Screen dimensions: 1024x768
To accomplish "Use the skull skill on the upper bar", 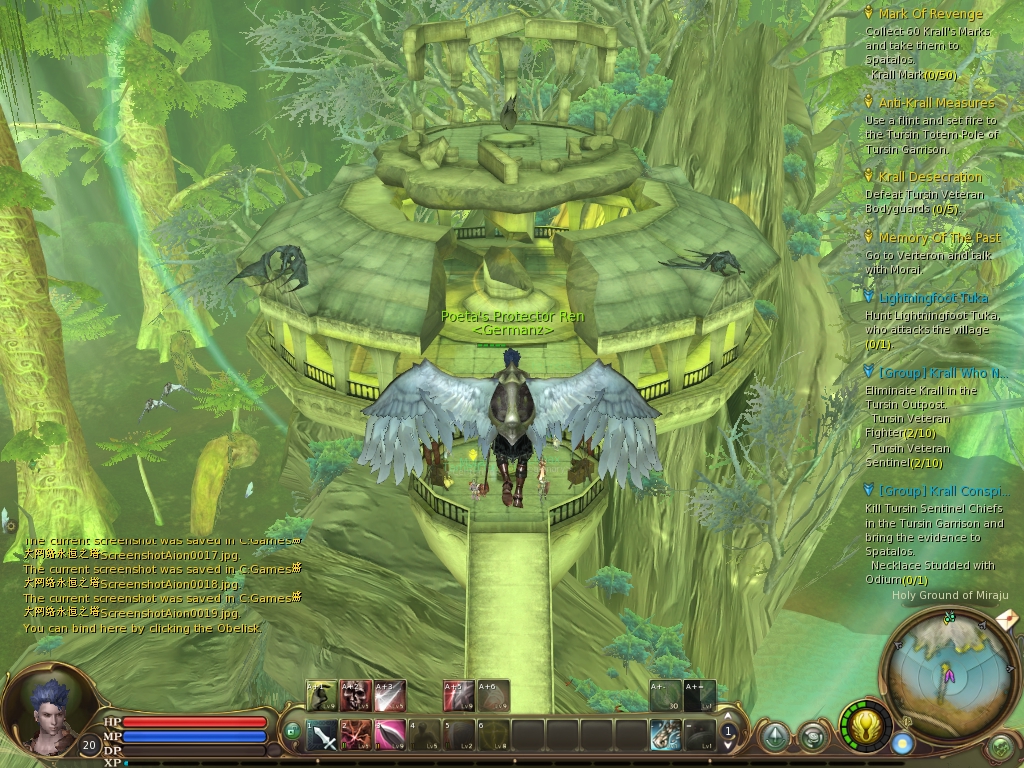I will (x=355, y=695).
